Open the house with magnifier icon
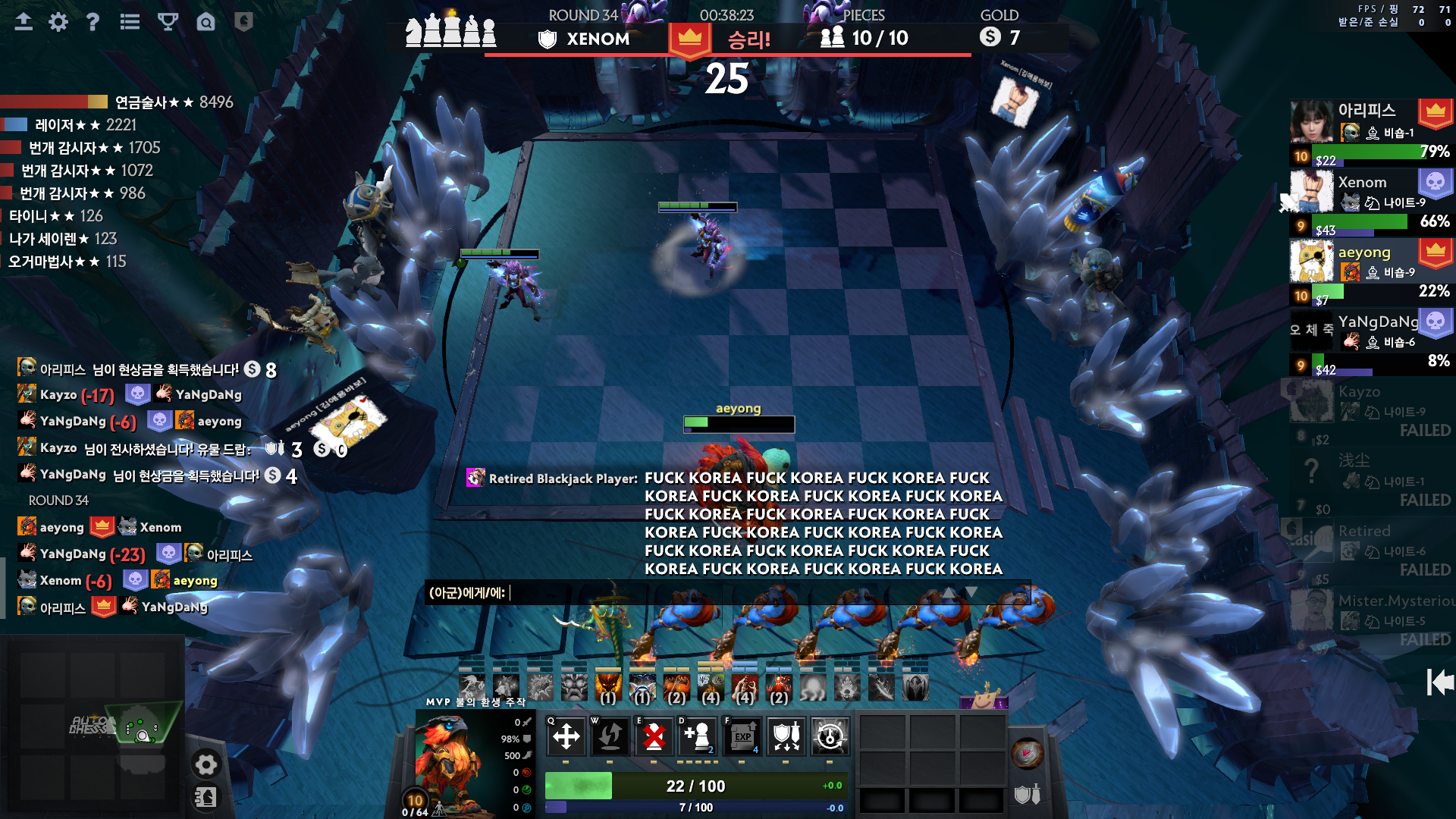 [206, 22]
